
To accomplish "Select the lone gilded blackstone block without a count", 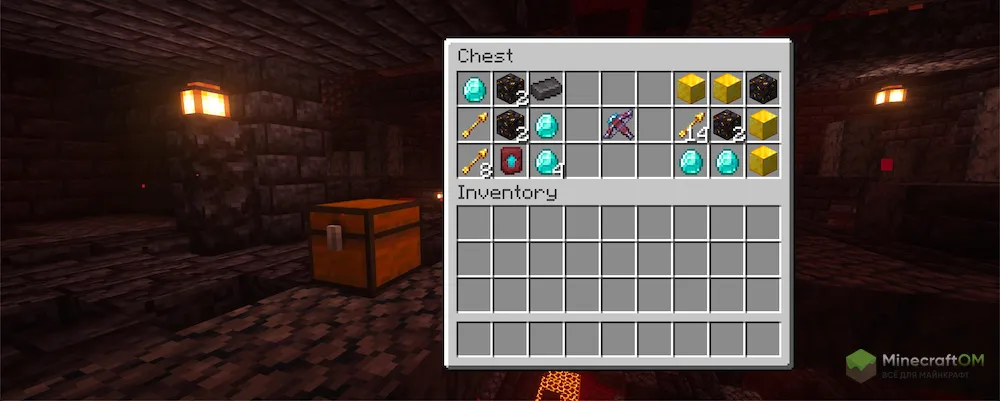I will point(763,89).
